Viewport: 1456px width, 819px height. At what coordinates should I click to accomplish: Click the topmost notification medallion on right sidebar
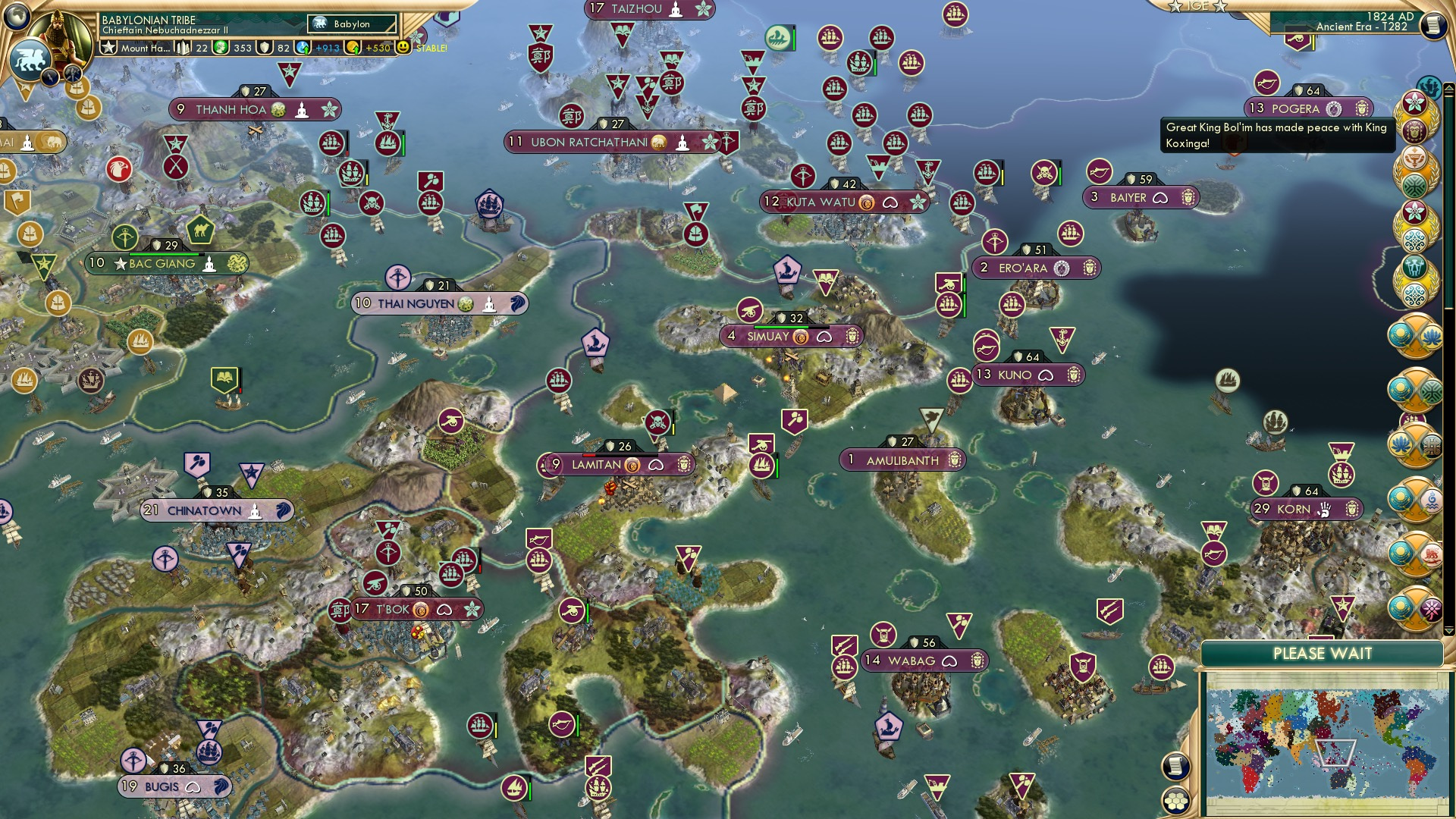pos(1415,102)
